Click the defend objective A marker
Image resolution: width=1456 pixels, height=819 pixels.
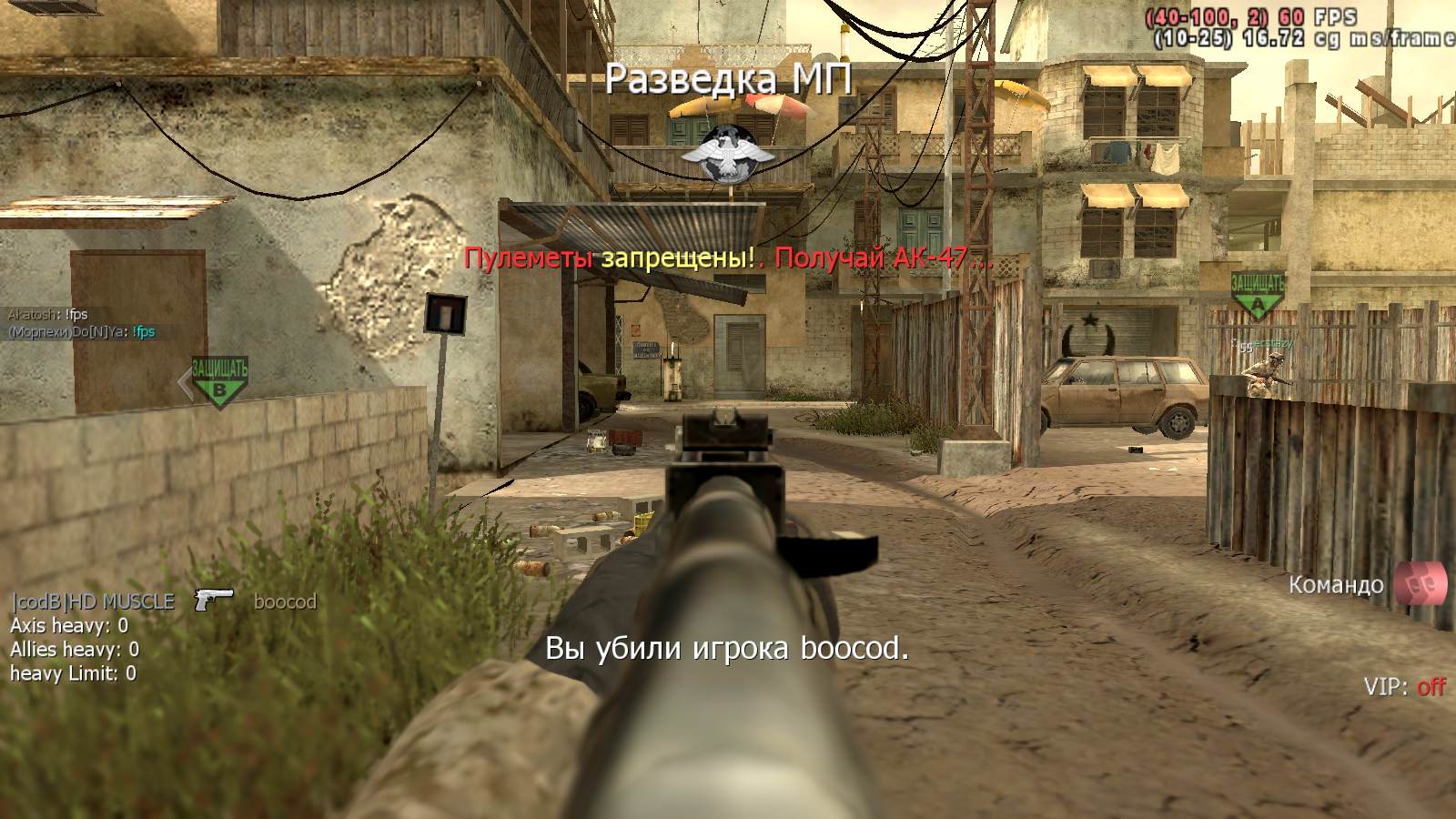(x=1258, y=295)
